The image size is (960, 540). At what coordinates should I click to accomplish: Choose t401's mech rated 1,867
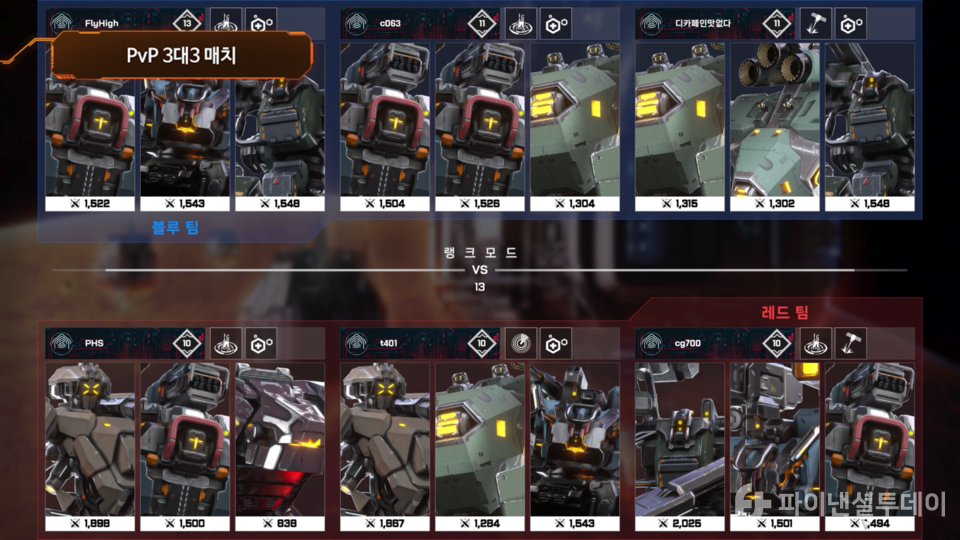[x=385, y=445]
